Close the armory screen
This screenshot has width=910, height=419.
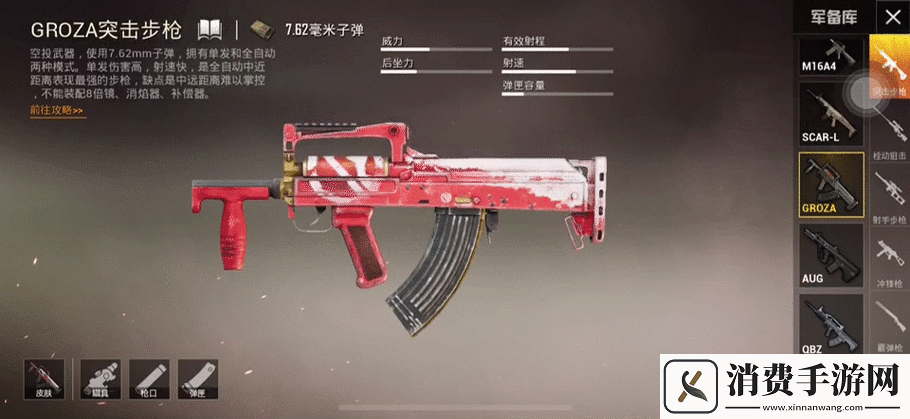tap(892, 16)
